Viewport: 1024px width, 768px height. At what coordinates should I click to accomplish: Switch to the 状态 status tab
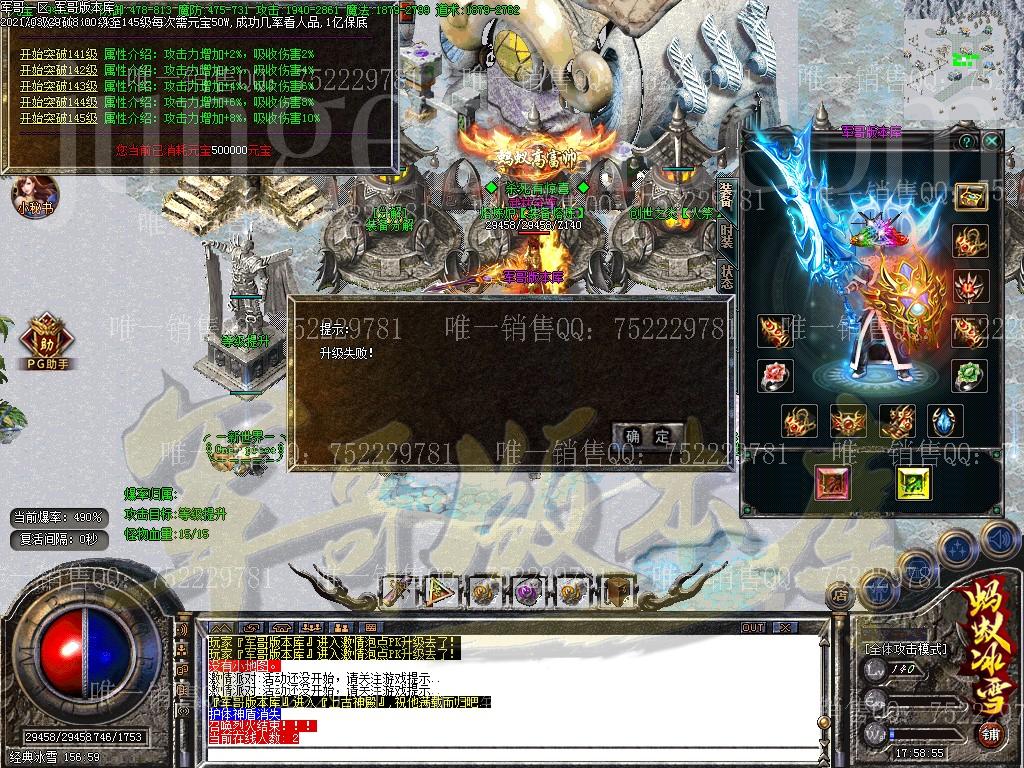coord(727,276)
